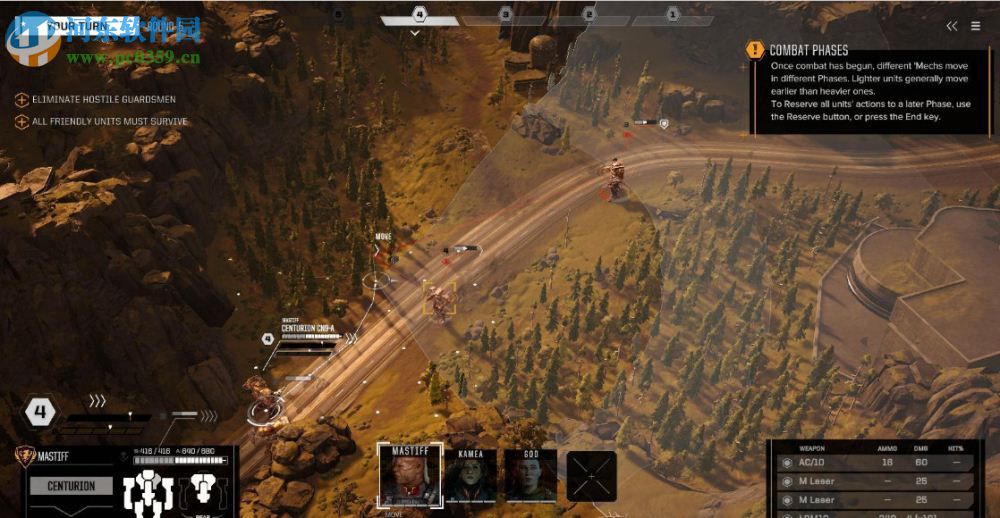Image resolution: width=1000 pixels, height=518 pixels.
Task: Select Kamea's pilot portrait
Action: (x=470, y=477)
